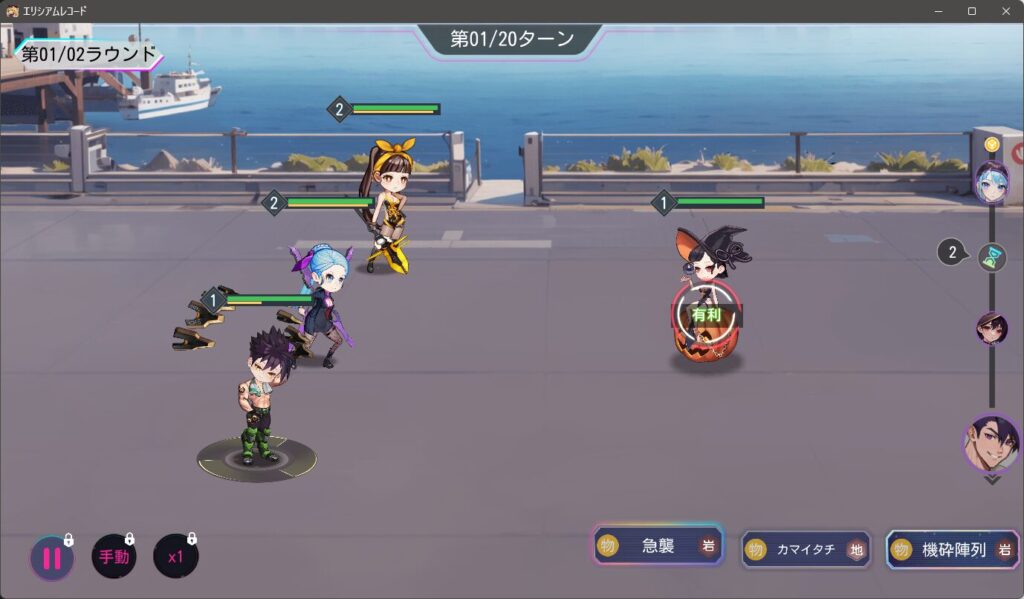Image resolution: width=1024 pixels, height=599 pixels.
Task: Select the large active character portrait
Action: pyautogui.click(x=993, y=443)
